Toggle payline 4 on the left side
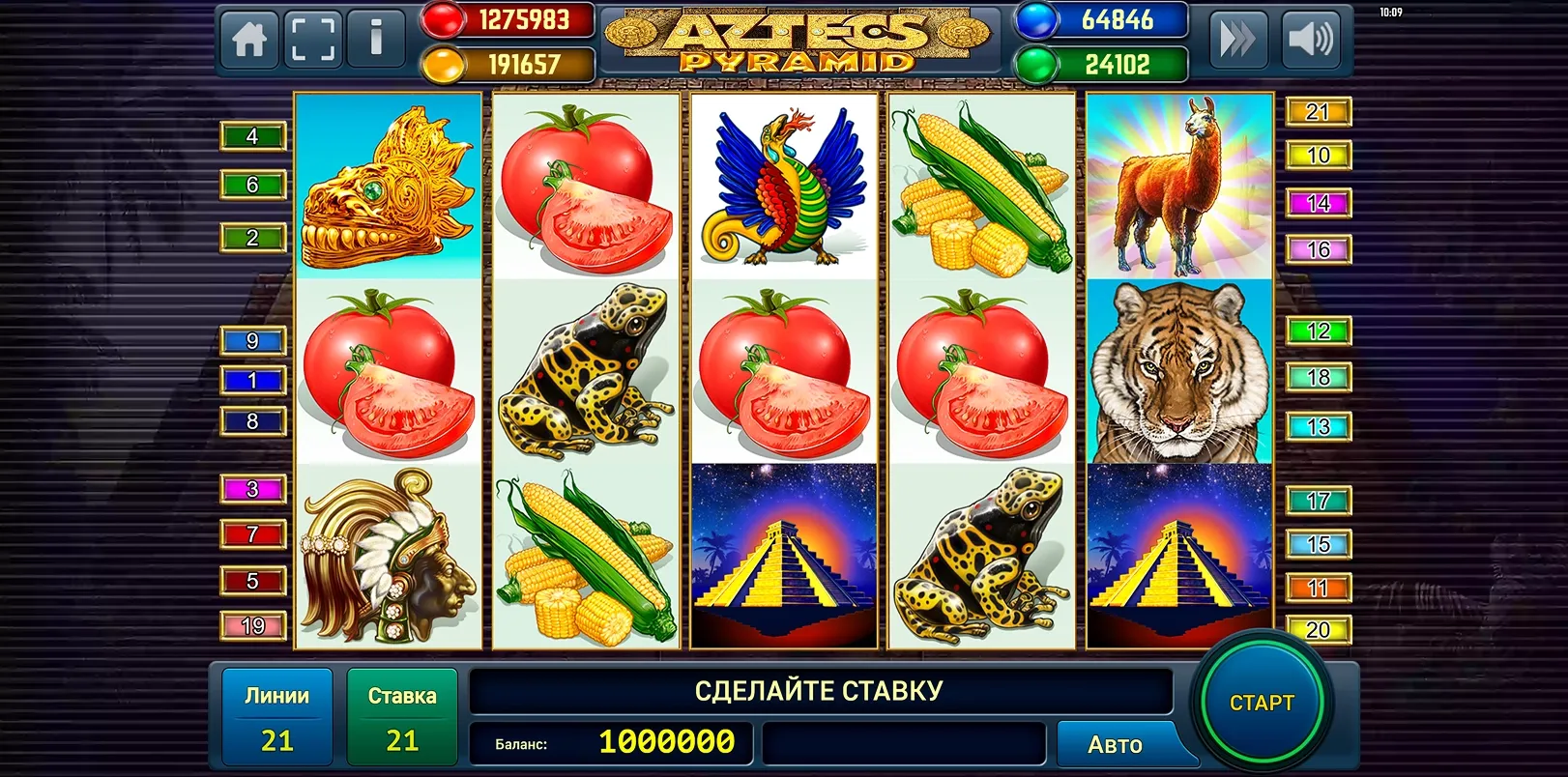 pos(253,136)
